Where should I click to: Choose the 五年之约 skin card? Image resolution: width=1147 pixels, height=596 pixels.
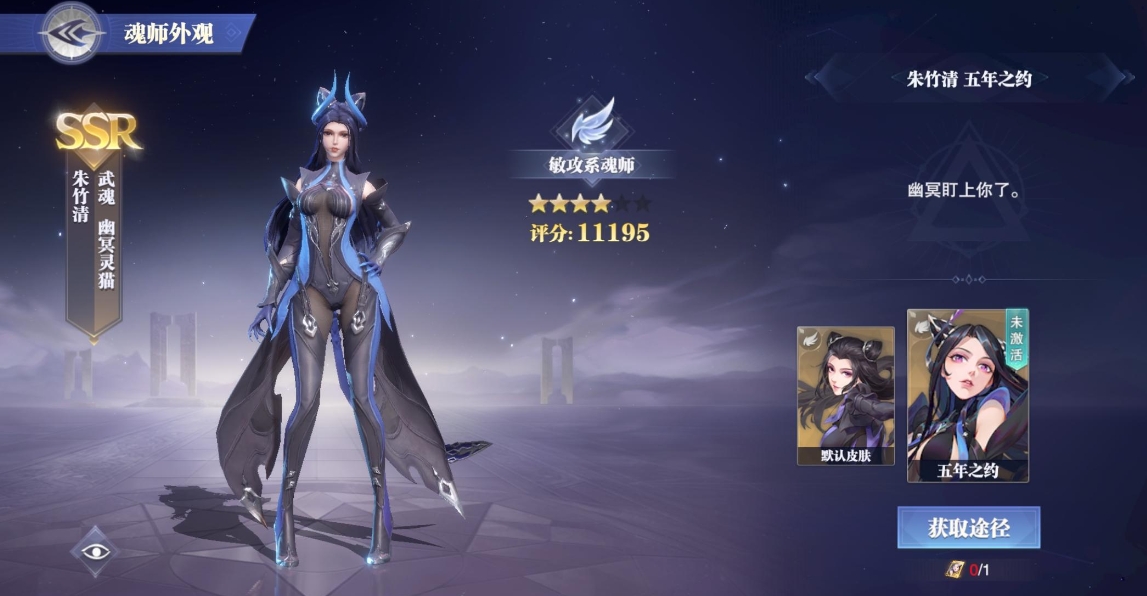pyautogui.click(x=967, y=396)
